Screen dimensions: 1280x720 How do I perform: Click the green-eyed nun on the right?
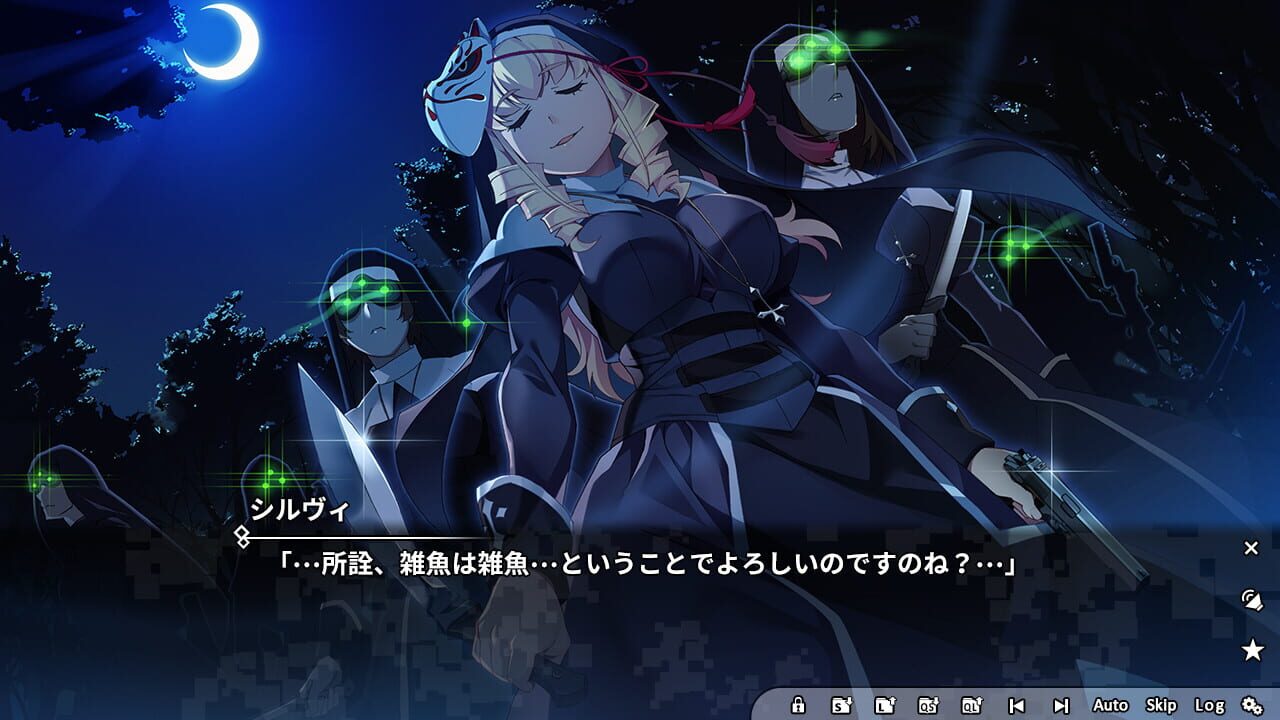tap(830, 120)
